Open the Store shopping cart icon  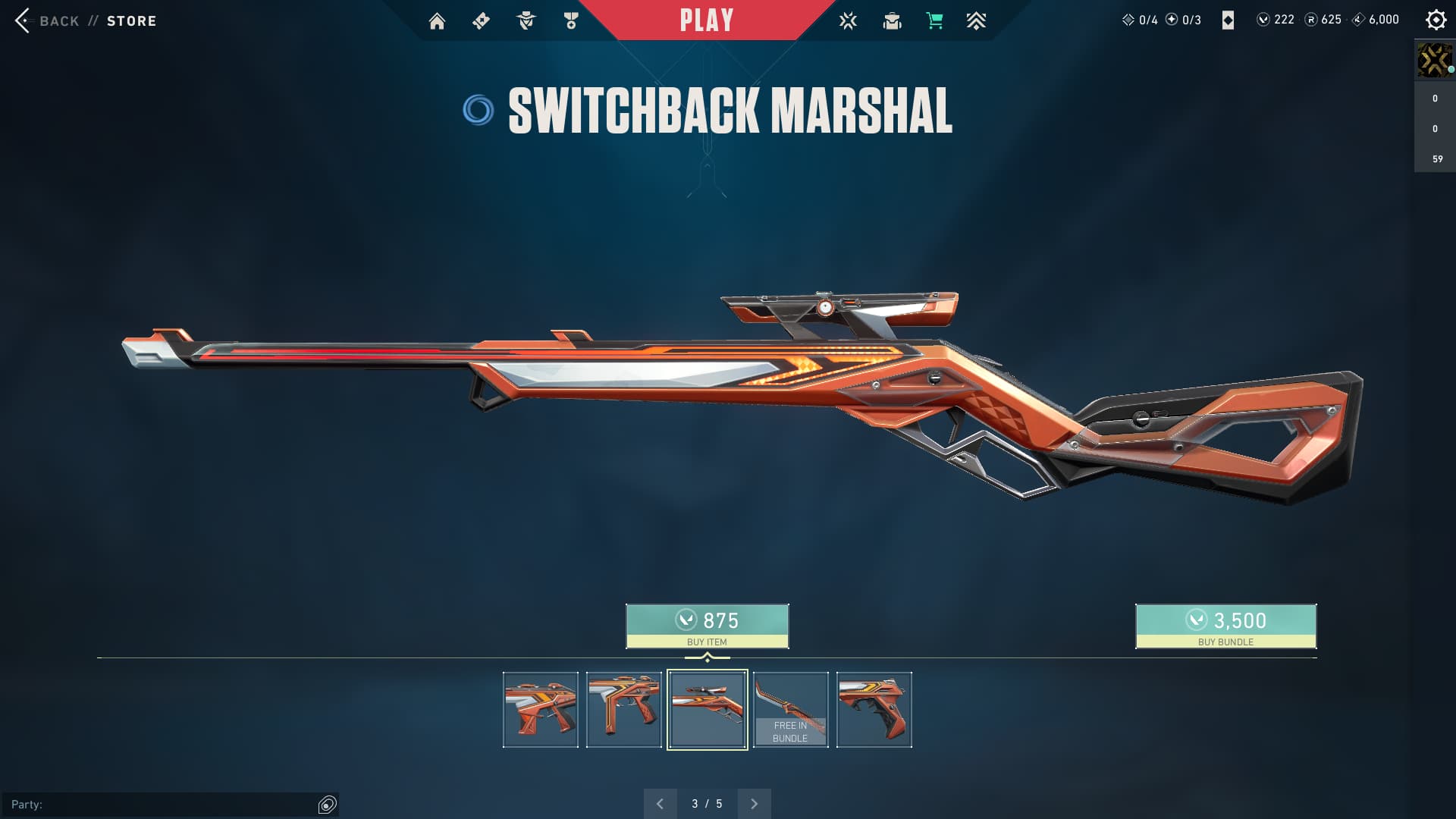click(x=934, y=21)
